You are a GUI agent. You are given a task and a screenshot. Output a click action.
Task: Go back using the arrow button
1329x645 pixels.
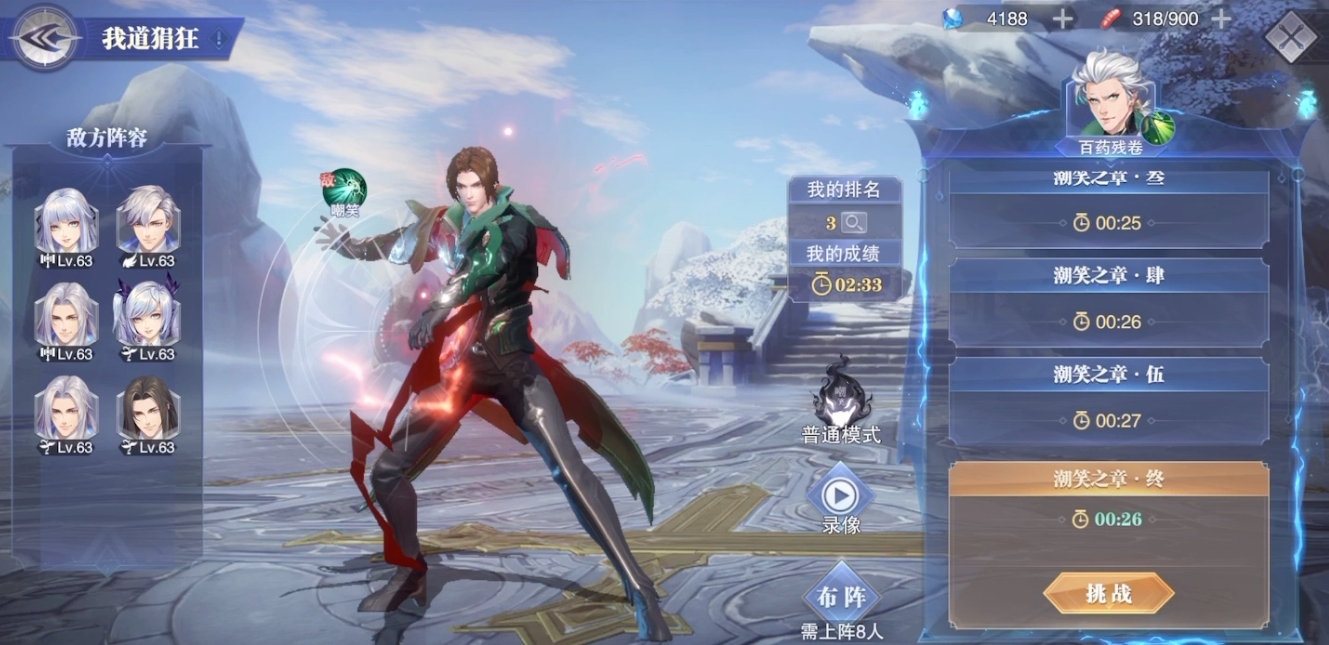[45, 38]
